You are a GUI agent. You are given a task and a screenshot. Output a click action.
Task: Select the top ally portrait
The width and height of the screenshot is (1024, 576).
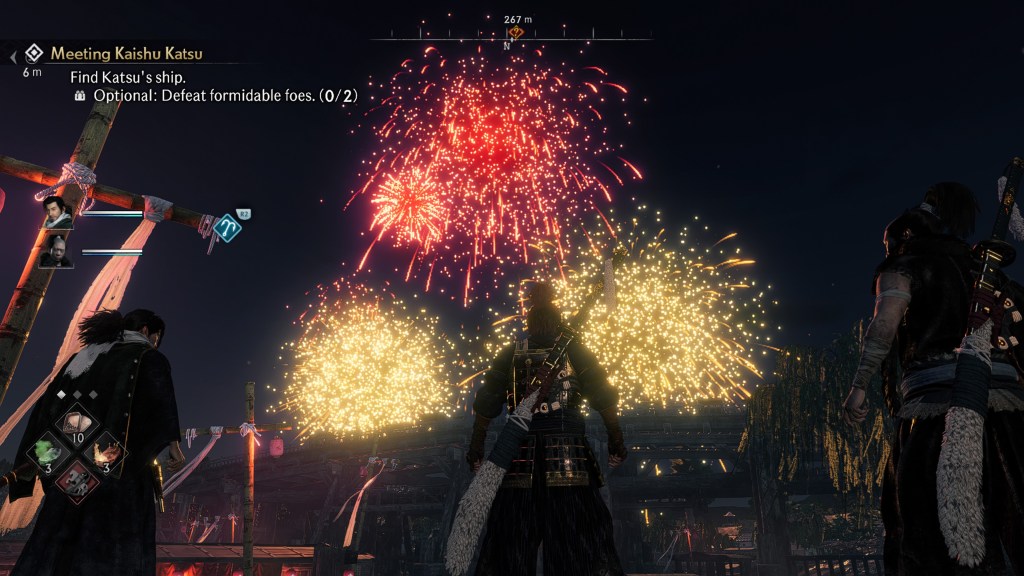57,213
